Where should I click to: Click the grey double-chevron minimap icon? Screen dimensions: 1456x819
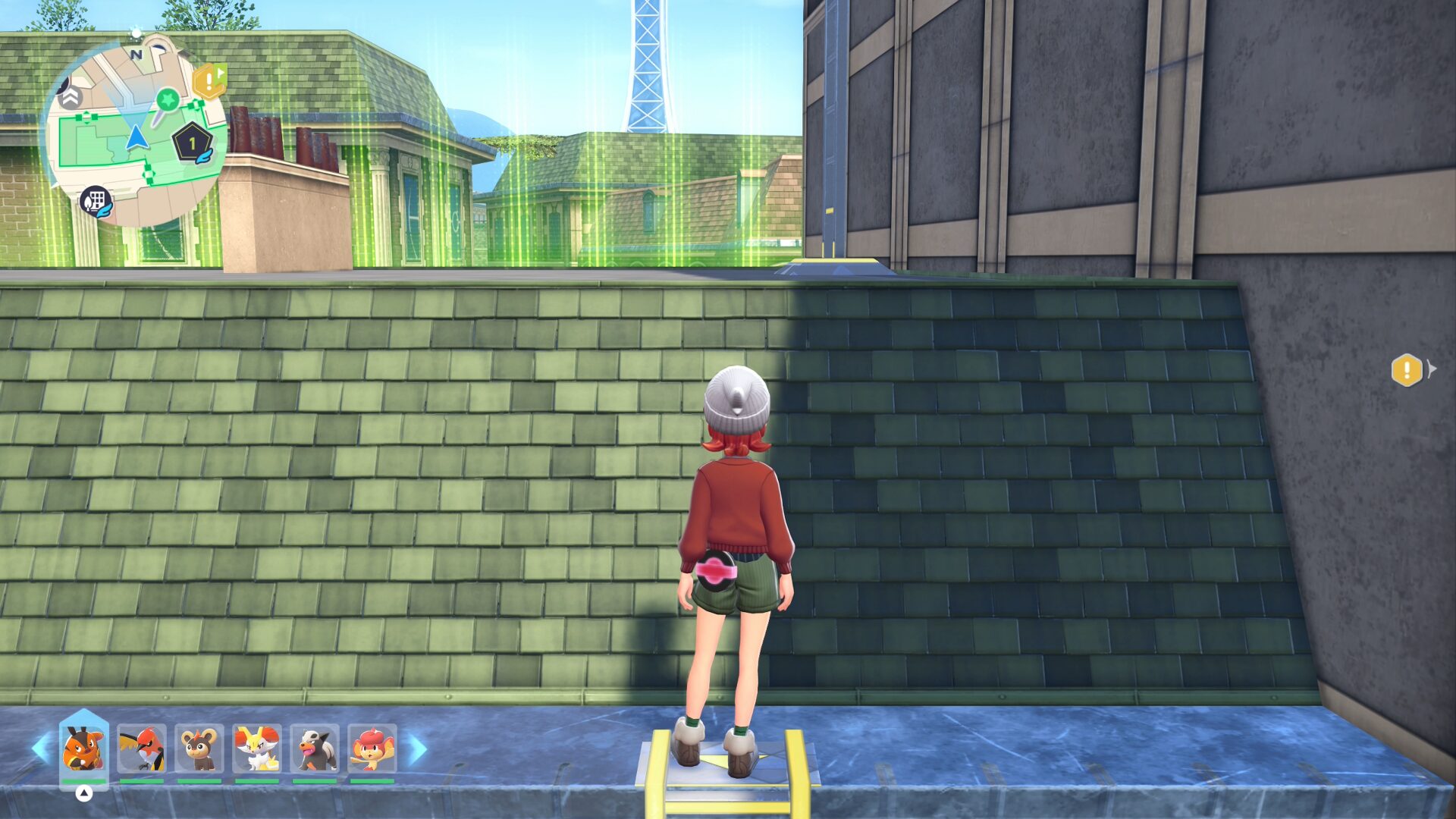pos(70,96)
